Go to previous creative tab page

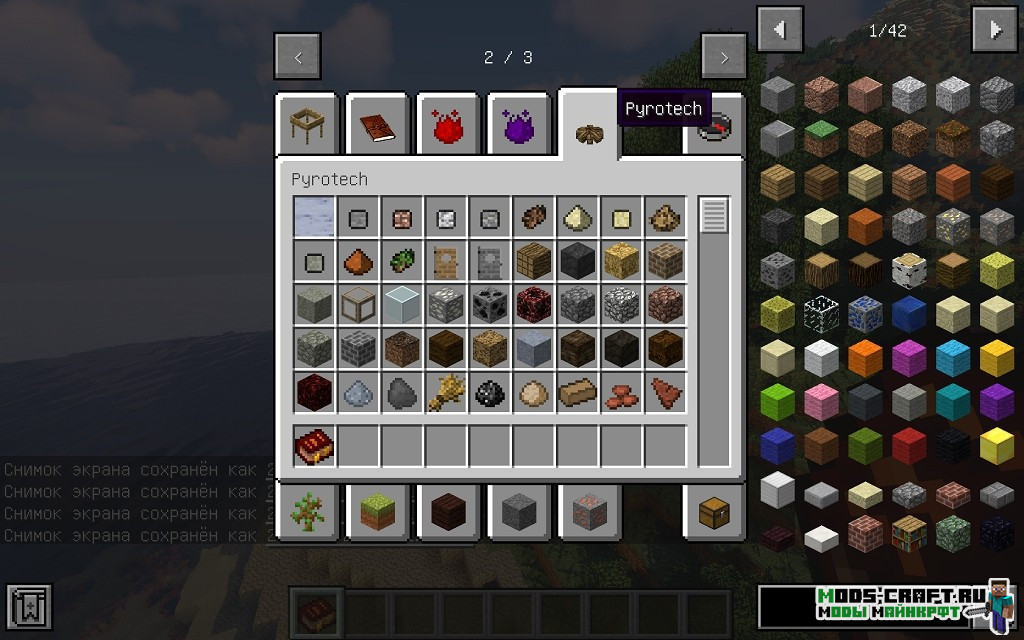[297, 57]
